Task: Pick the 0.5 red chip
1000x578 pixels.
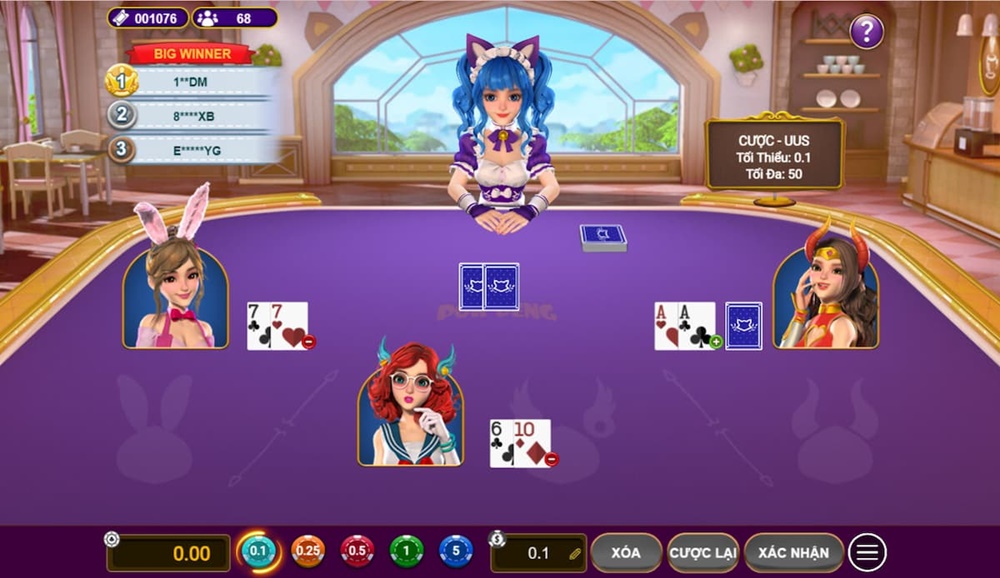Action: [357, 551]
